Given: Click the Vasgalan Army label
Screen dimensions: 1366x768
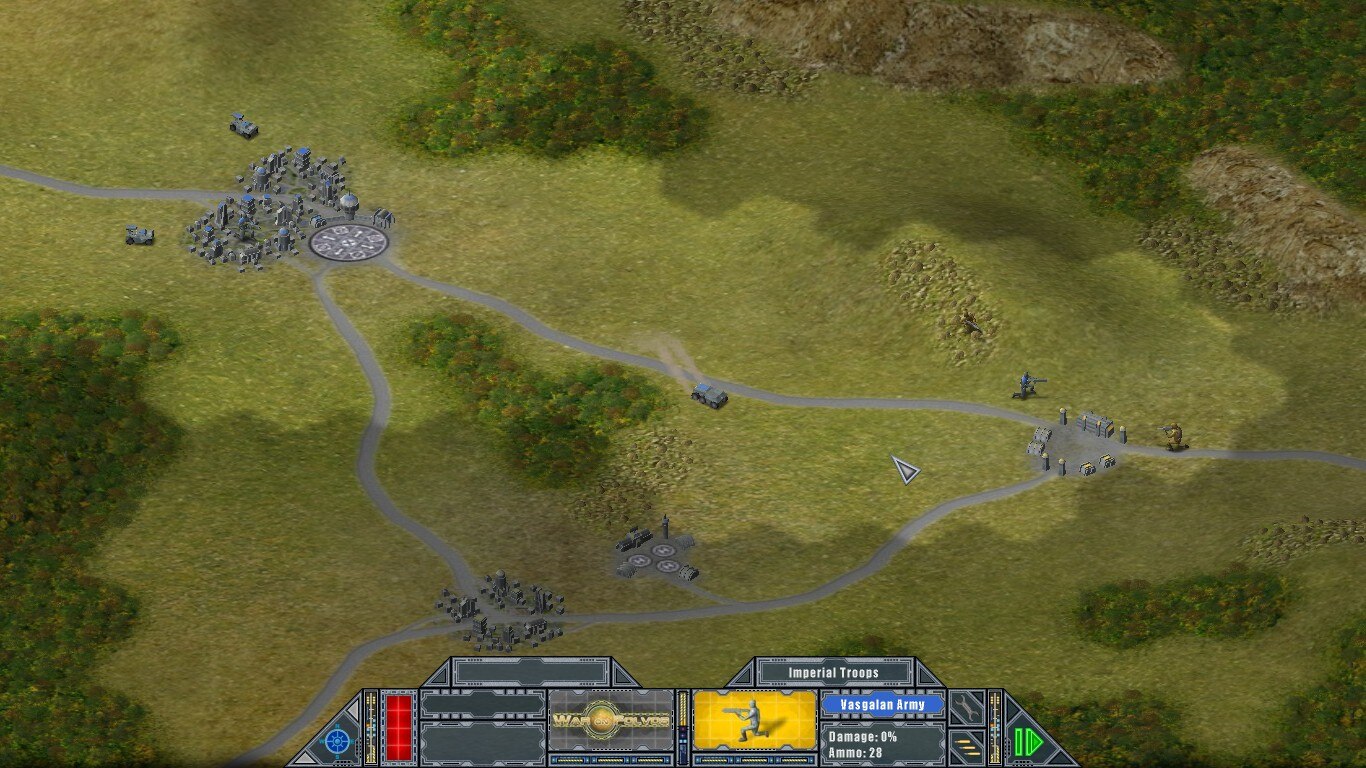Looking at the screenshot, I should [883, 704].
